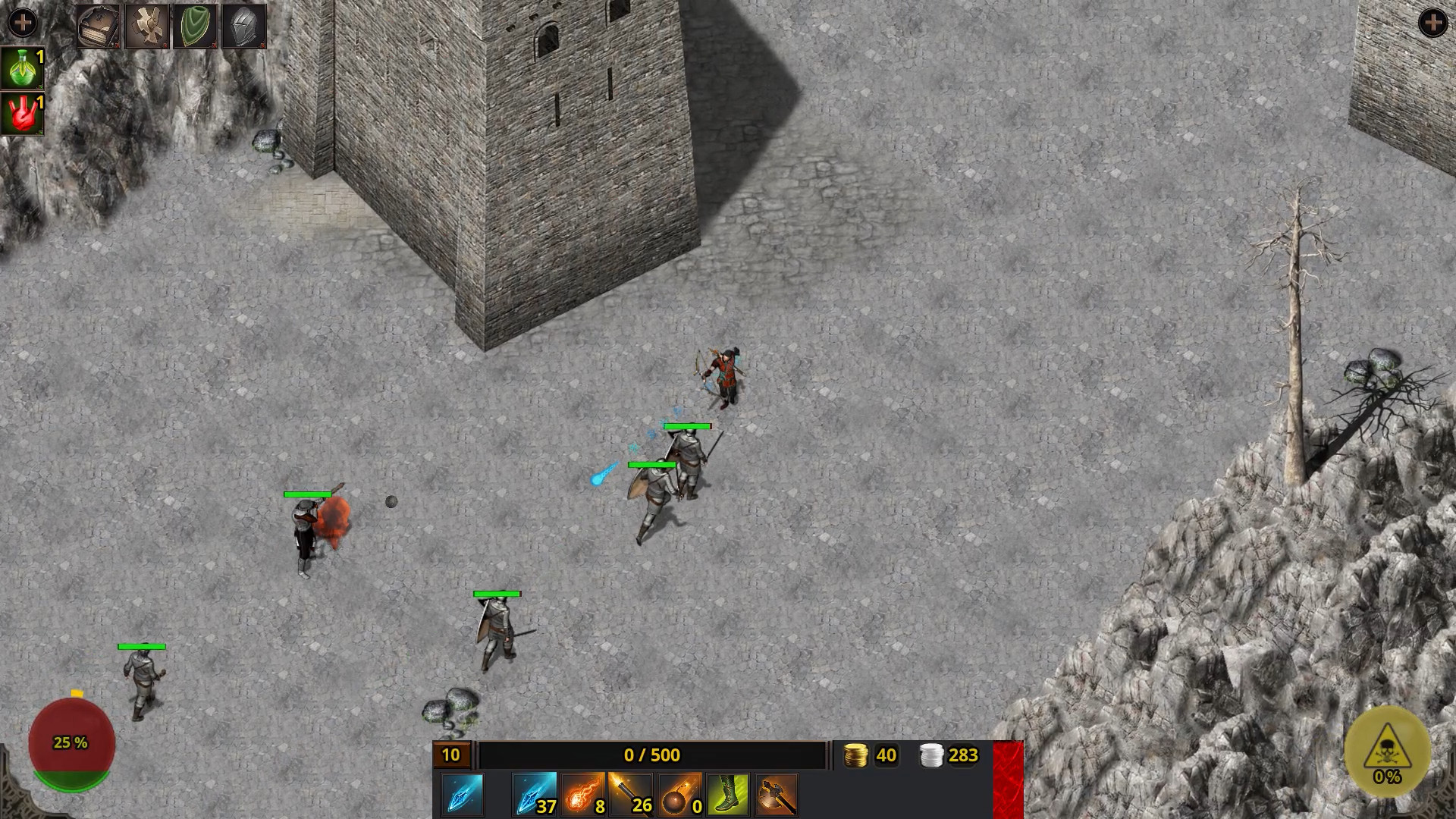
Task: Open the looted book item slot
Action: [x=98, y=27]
